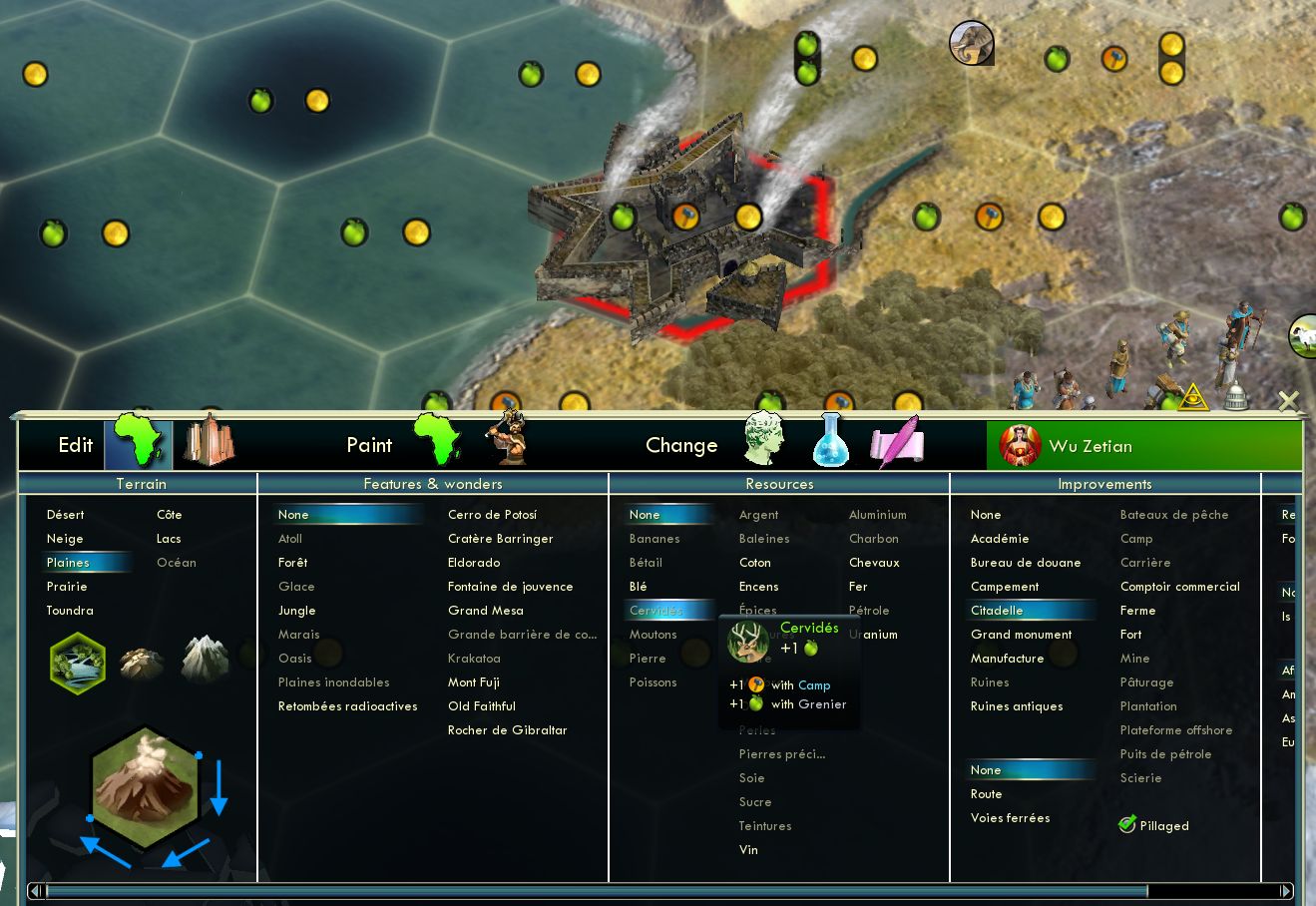This screenshot has width=1316, height=906.
Task: Toggle the Pillaged checkbox
Action: point(1128,825)
